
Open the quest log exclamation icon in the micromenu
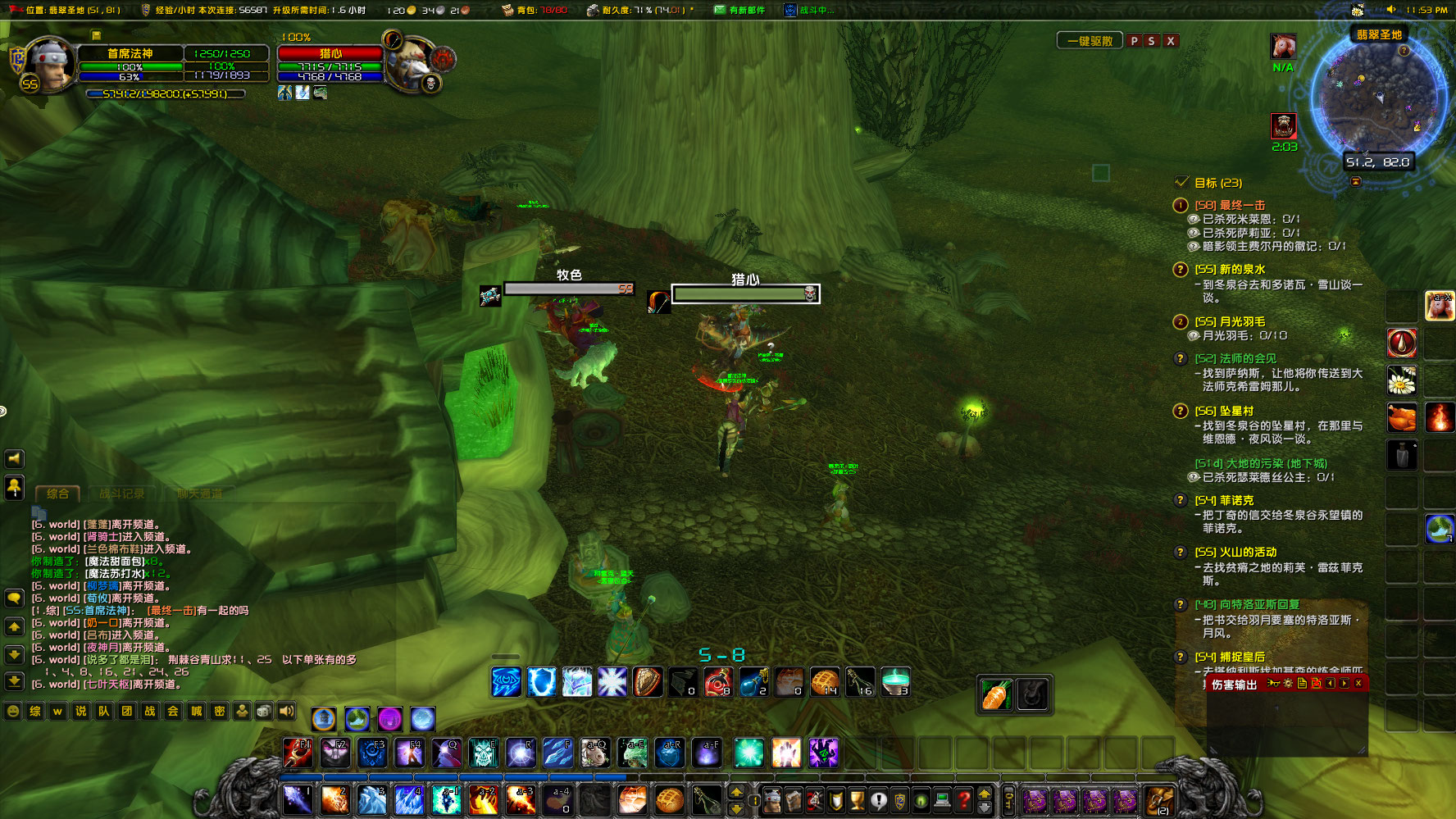point(880,802)
